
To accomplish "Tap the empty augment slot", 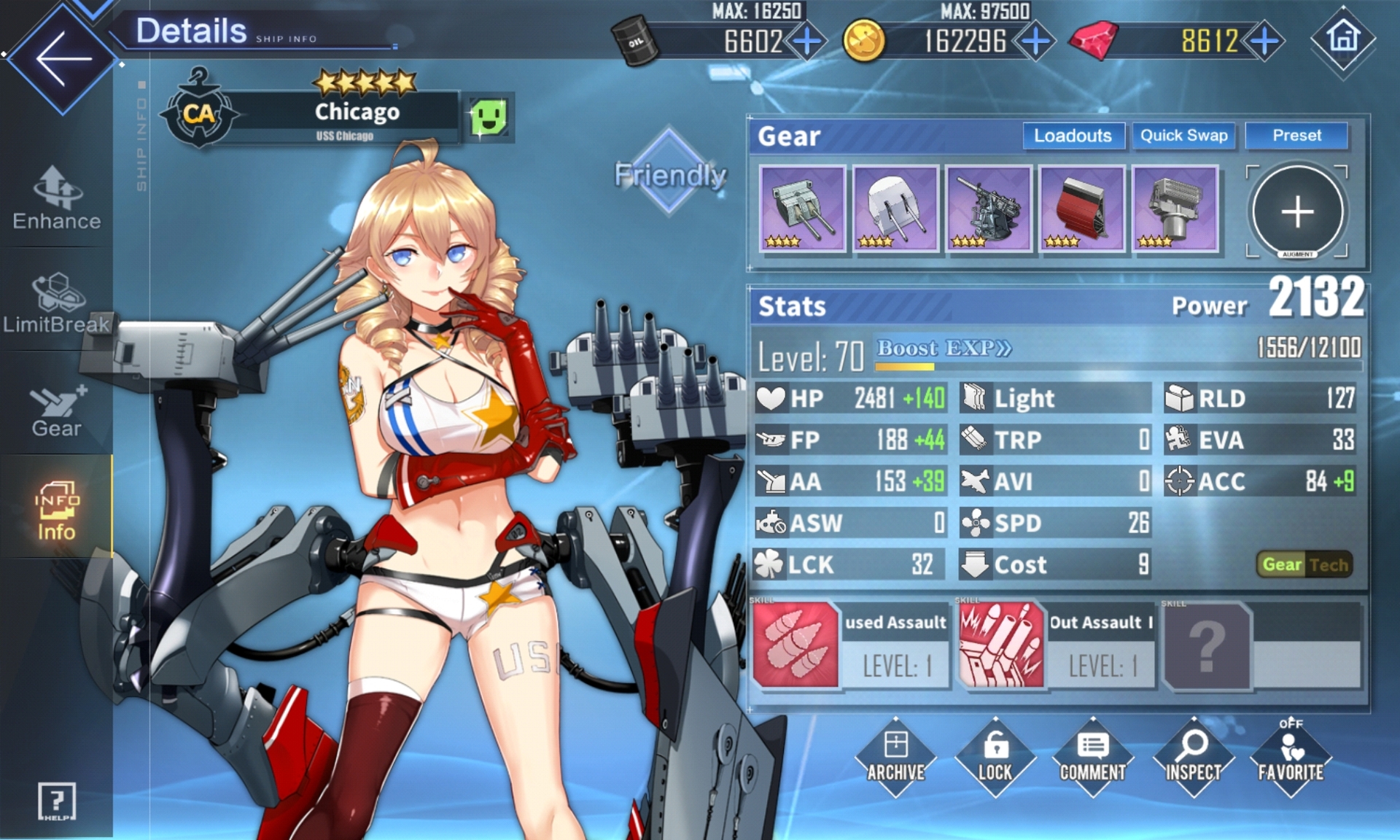I will coord(1298,211).
